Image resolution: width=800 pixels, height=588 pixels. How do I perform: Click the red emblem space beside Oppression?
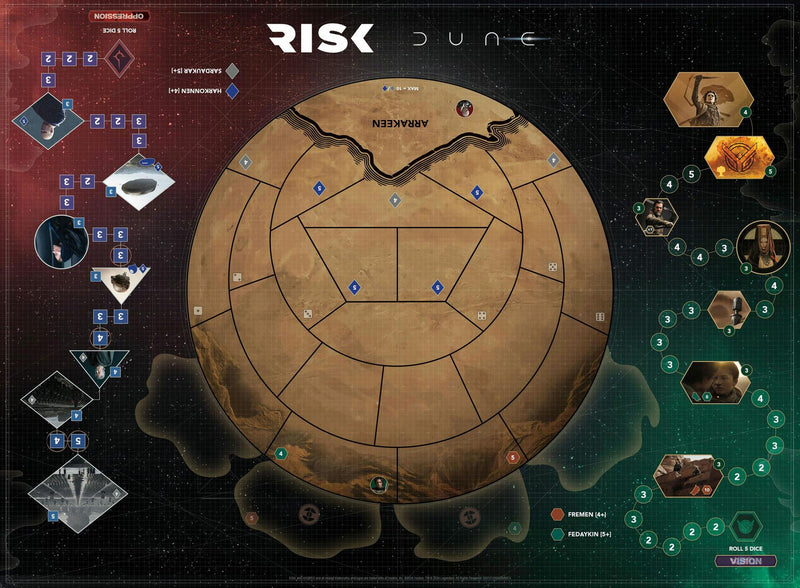[x=122, y=60]
